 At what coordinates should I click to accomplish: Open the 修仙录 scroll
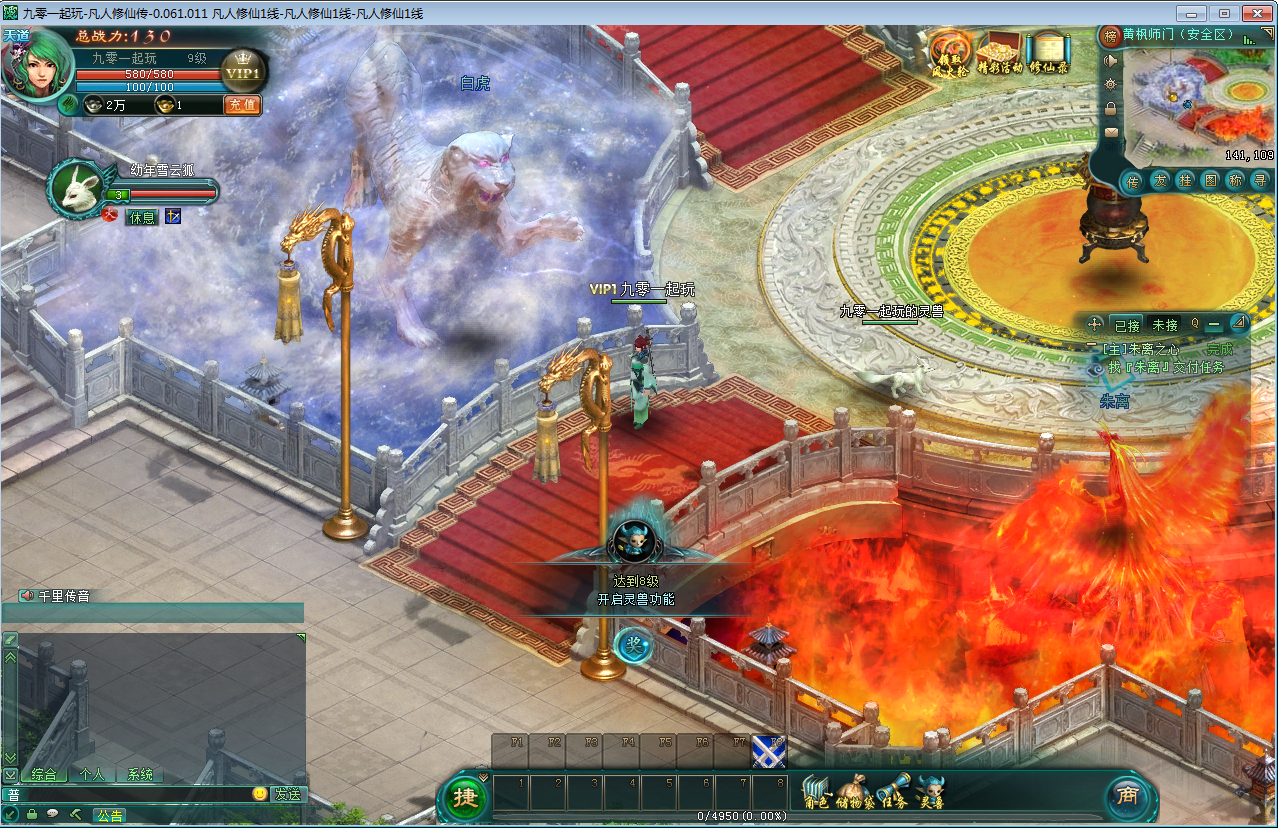(1049, 52)
